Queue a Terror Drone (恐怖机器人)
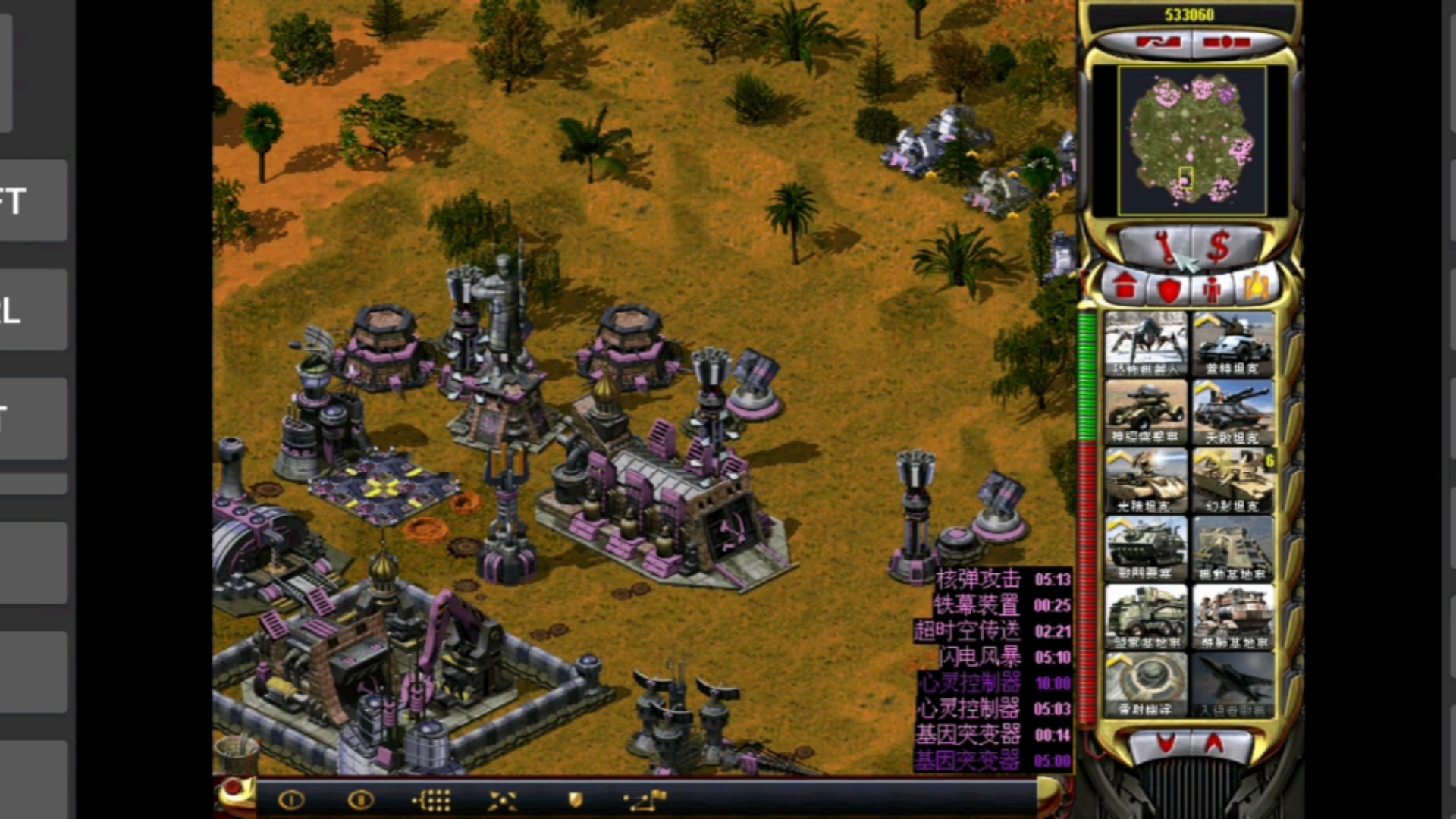1456x819 pixels. pyautogui.click(x=1146, y=344)
